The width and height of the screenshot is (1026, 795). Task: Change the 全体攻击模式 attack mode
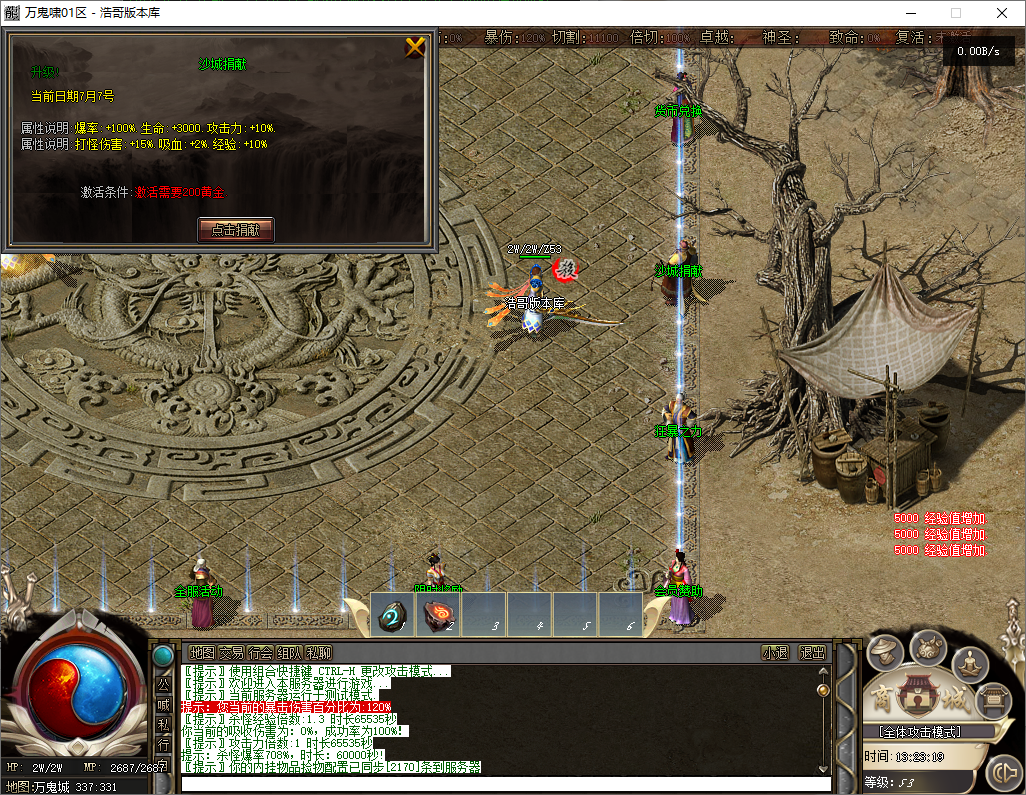(x=919, y=732)
